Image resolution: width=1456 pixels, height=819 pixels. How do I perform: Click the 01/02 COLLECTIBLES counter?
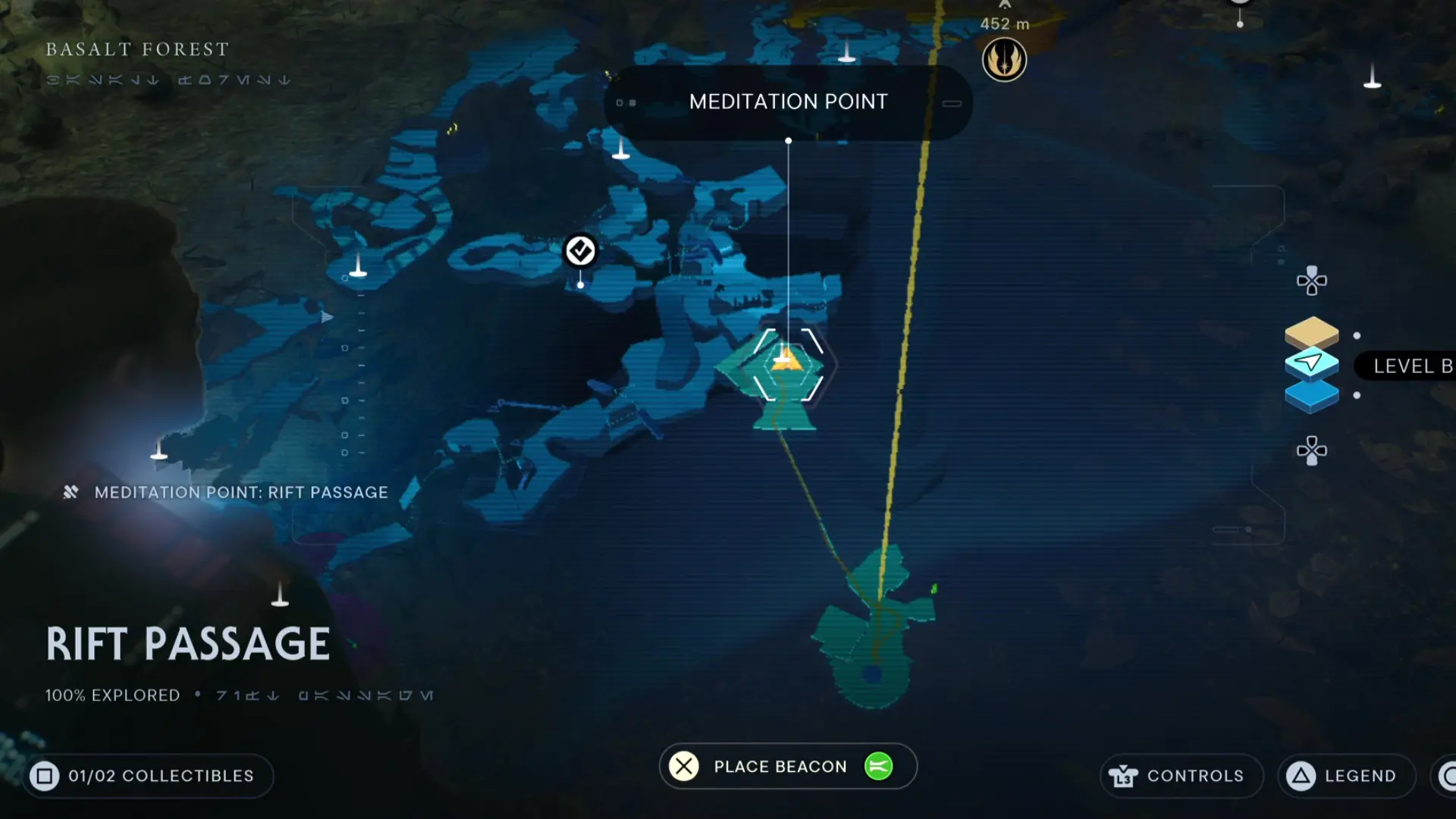[x=148, y=776]
